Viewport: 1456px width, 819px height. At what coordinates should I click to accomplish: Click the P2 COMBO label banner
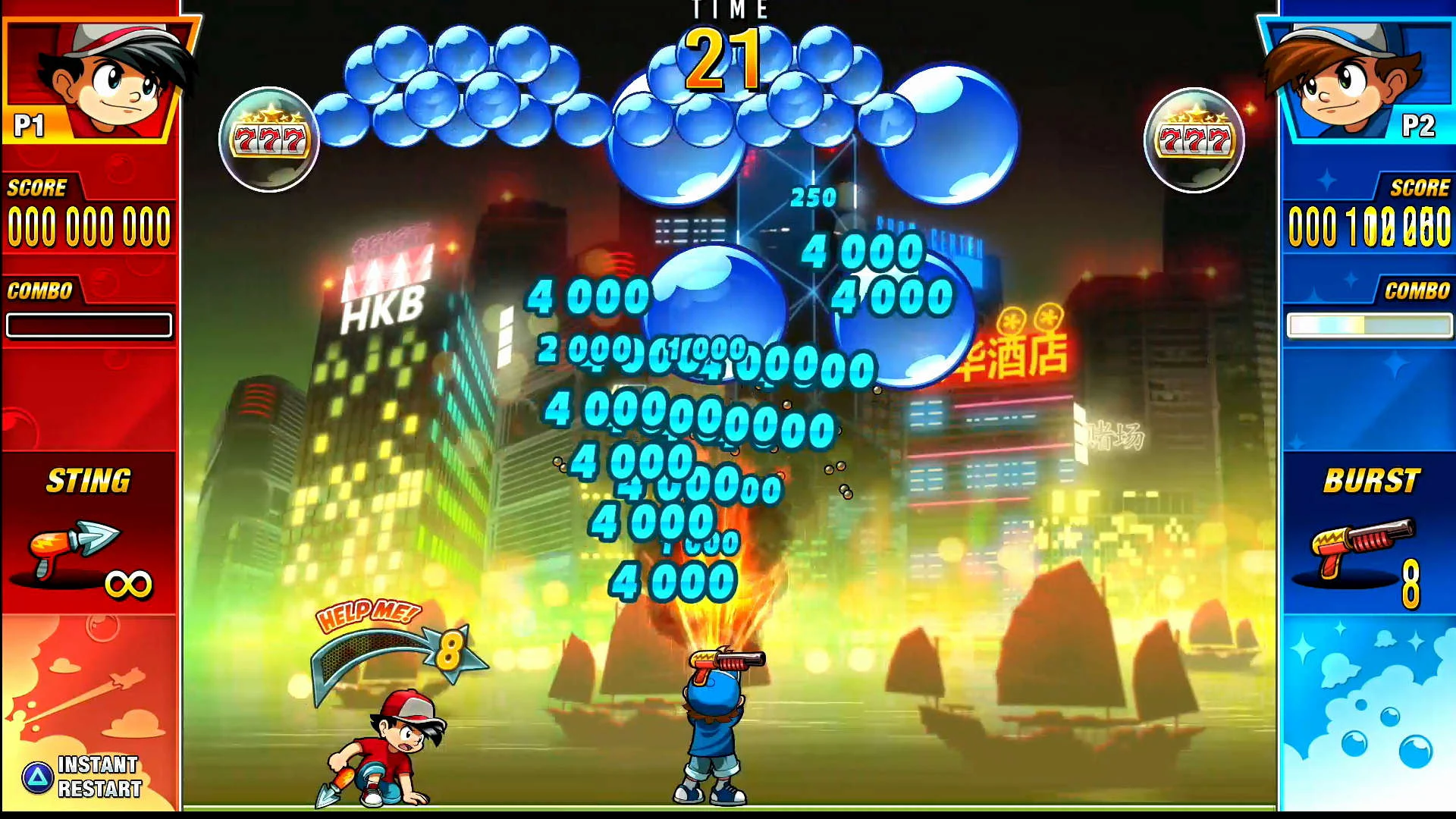pyautogui.click(x=1417, y=290)
